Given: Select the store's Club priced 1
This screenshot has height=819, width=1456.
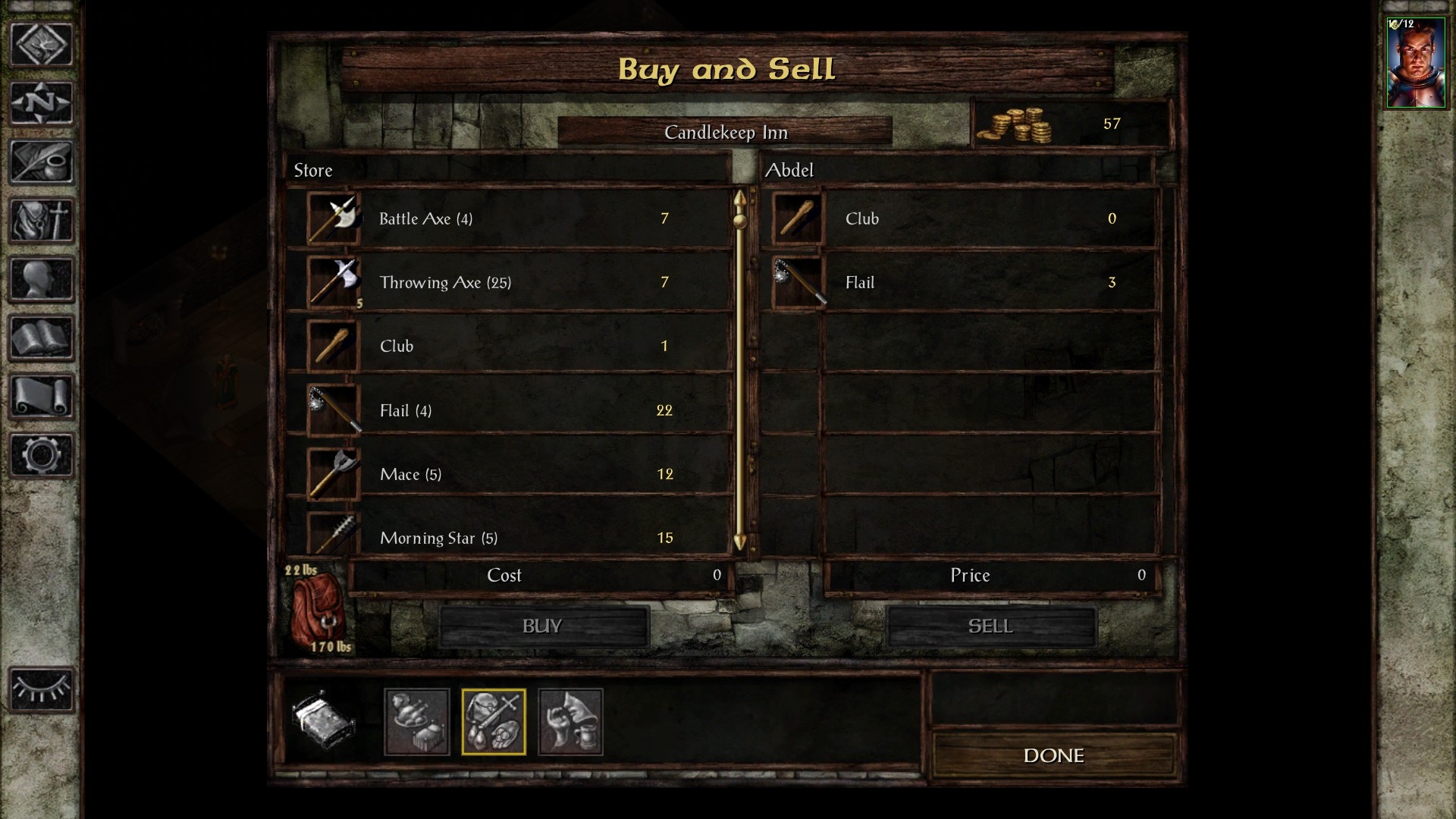Looking at the screenshot, I should tap(508, 346).
